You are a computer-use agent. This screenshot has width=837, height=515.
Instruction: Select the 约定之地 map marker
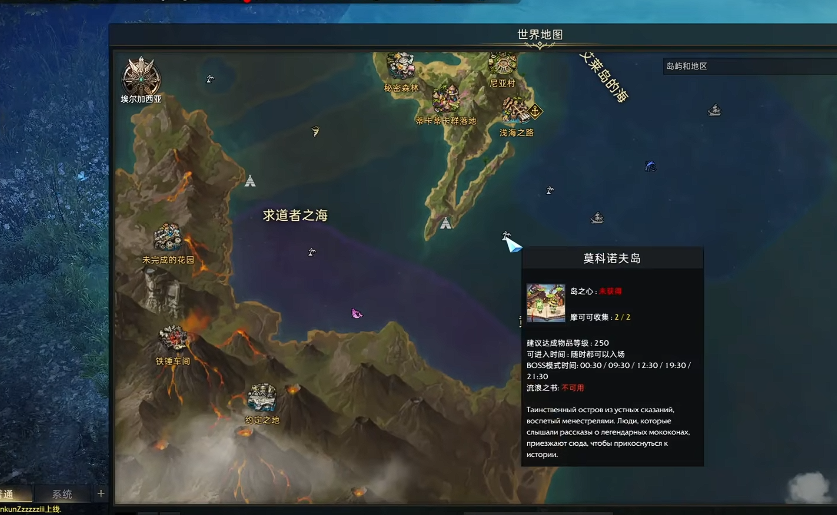click(x=262, y=398)
